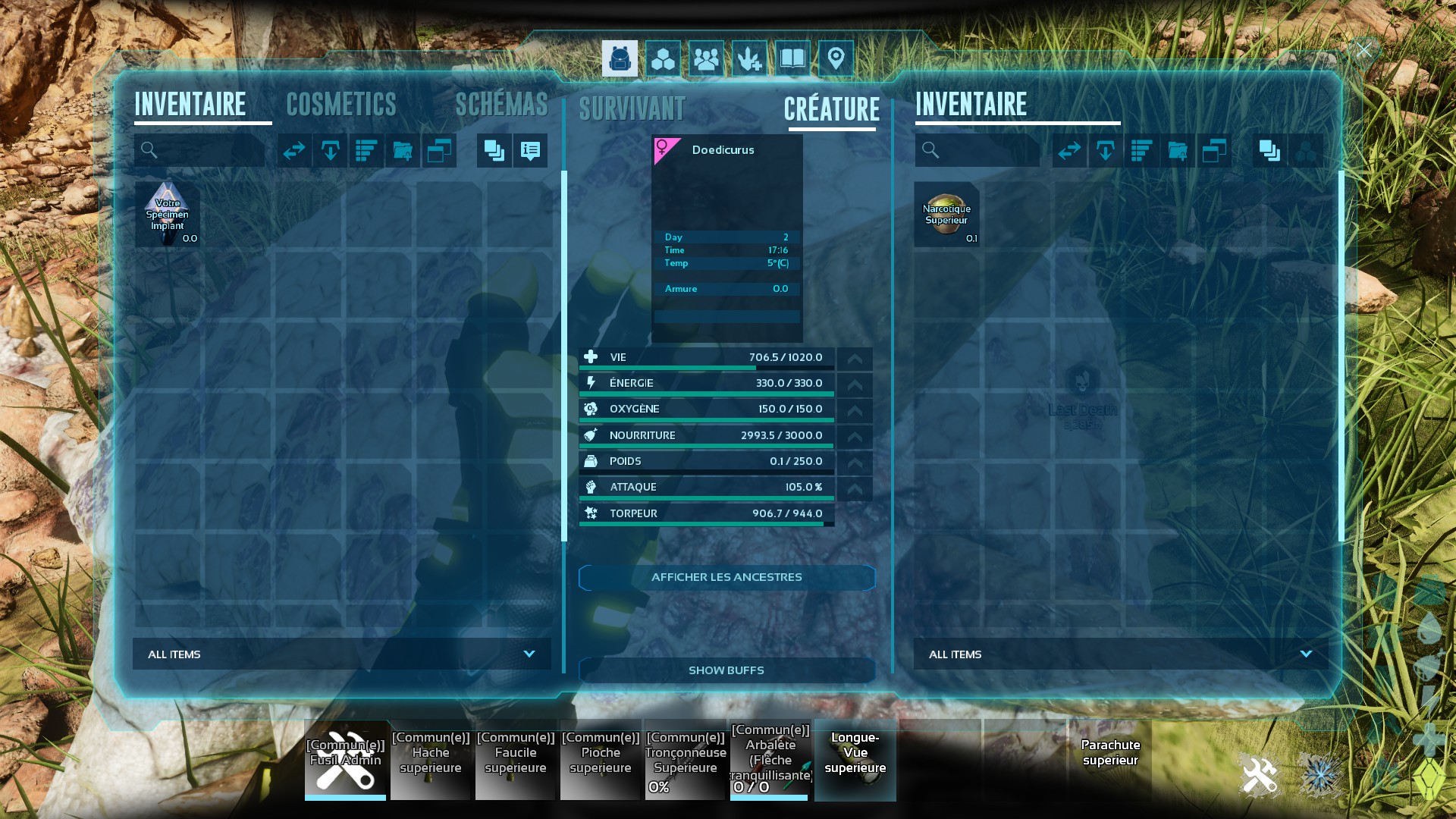Screen dimensions: 1456x819
Task: Select the Longue-Vue superieure hotbar slot
Action: [855, 760]
